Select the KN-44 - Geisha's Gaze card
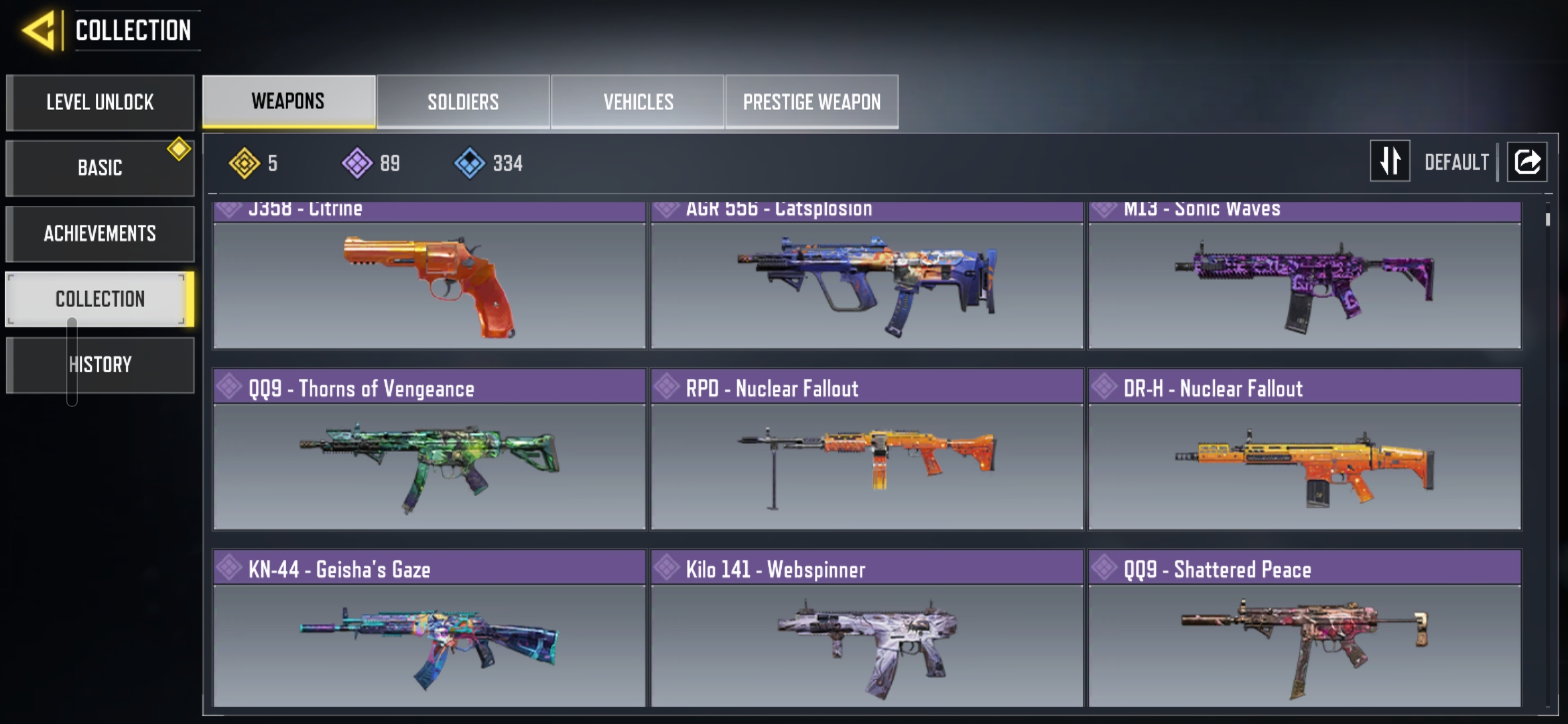The image size is (1568, 724). [x=429, y=640]
